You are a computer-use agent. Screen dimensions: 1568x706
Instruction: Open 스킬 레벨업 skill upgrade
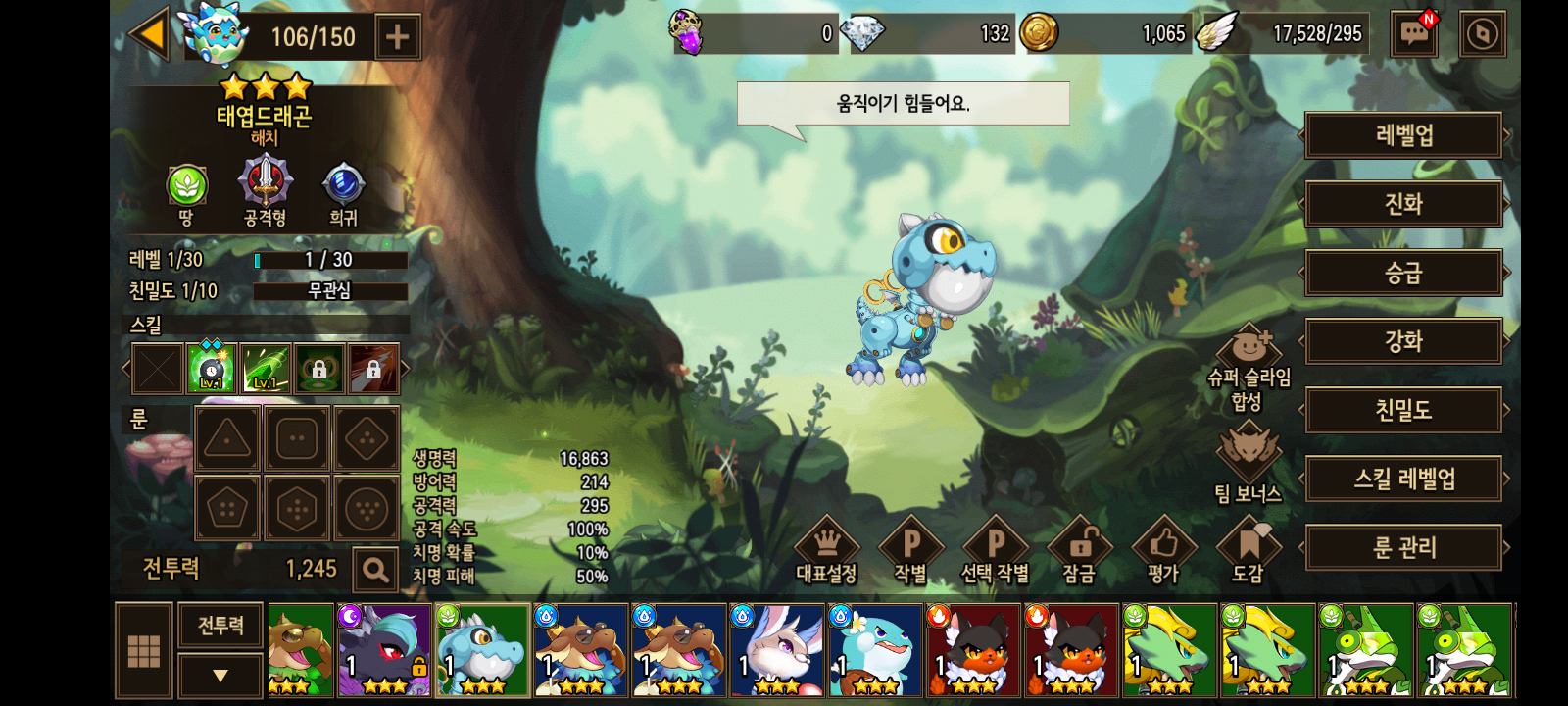point(1403,479)
